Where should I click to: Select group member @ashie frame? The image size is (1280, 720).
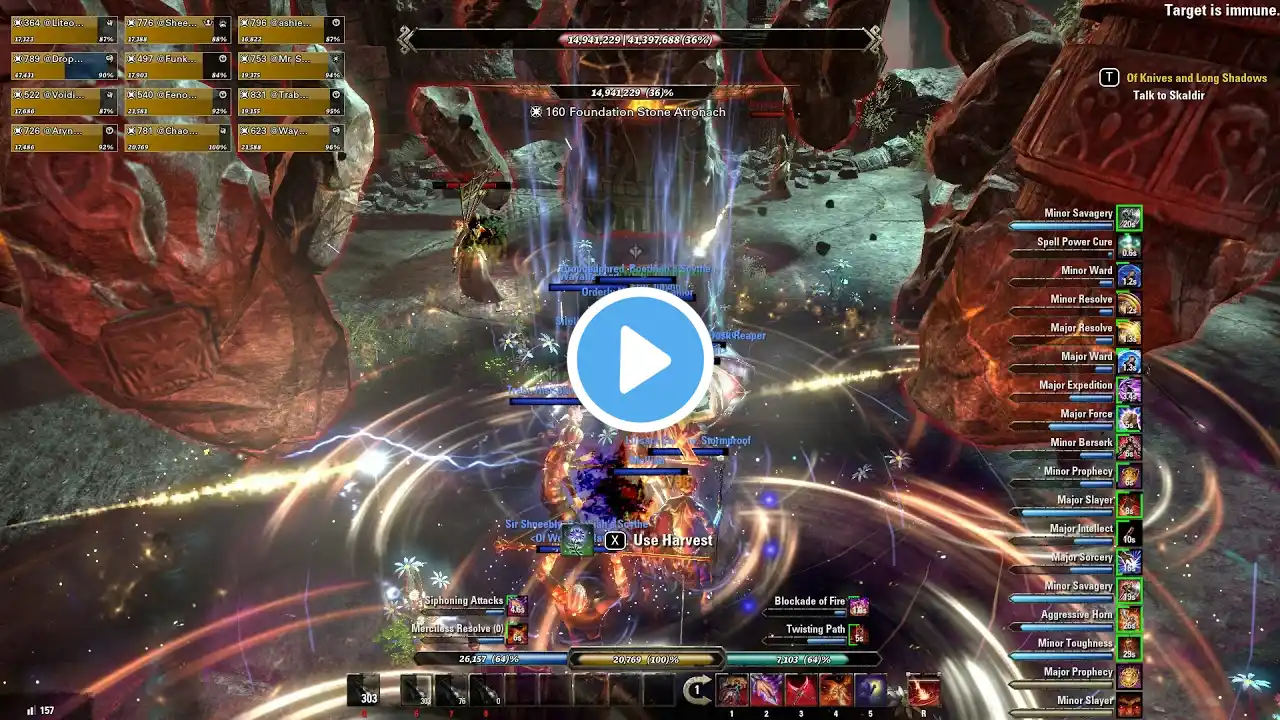point(290,29)
